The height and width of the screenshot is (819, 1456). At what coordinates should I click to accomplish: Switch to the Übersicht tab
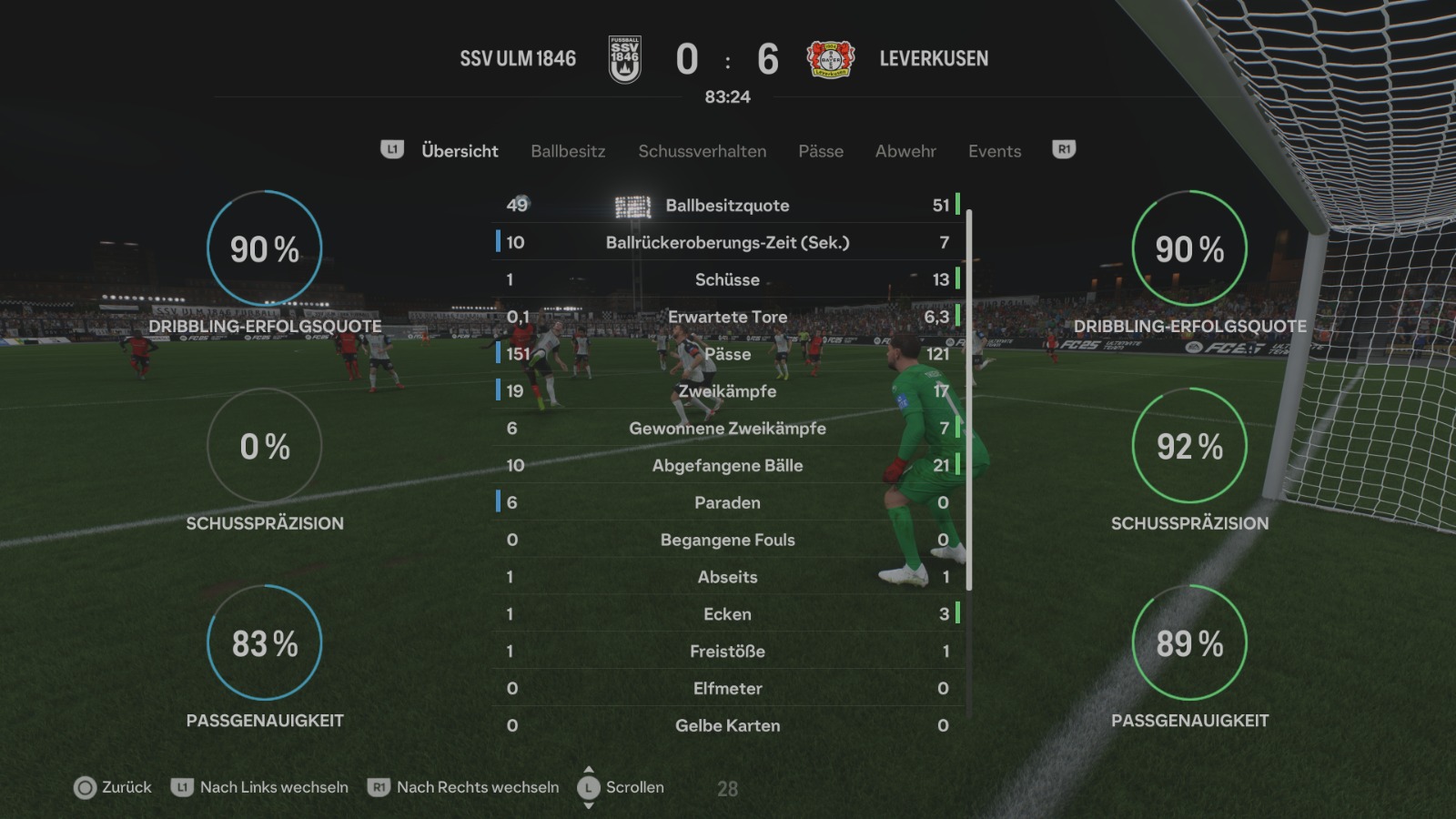(x=460, y=151)
